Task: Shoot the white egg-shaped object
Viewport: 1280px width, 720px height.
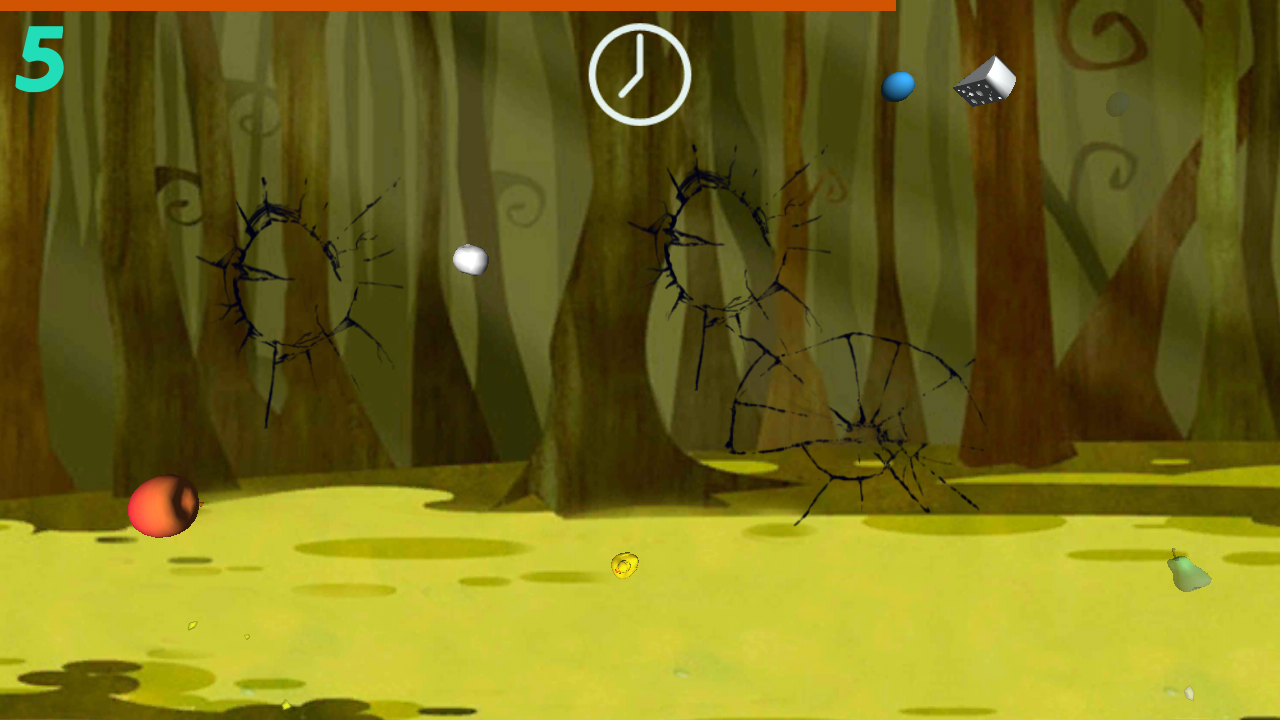Action: (471, 260)
